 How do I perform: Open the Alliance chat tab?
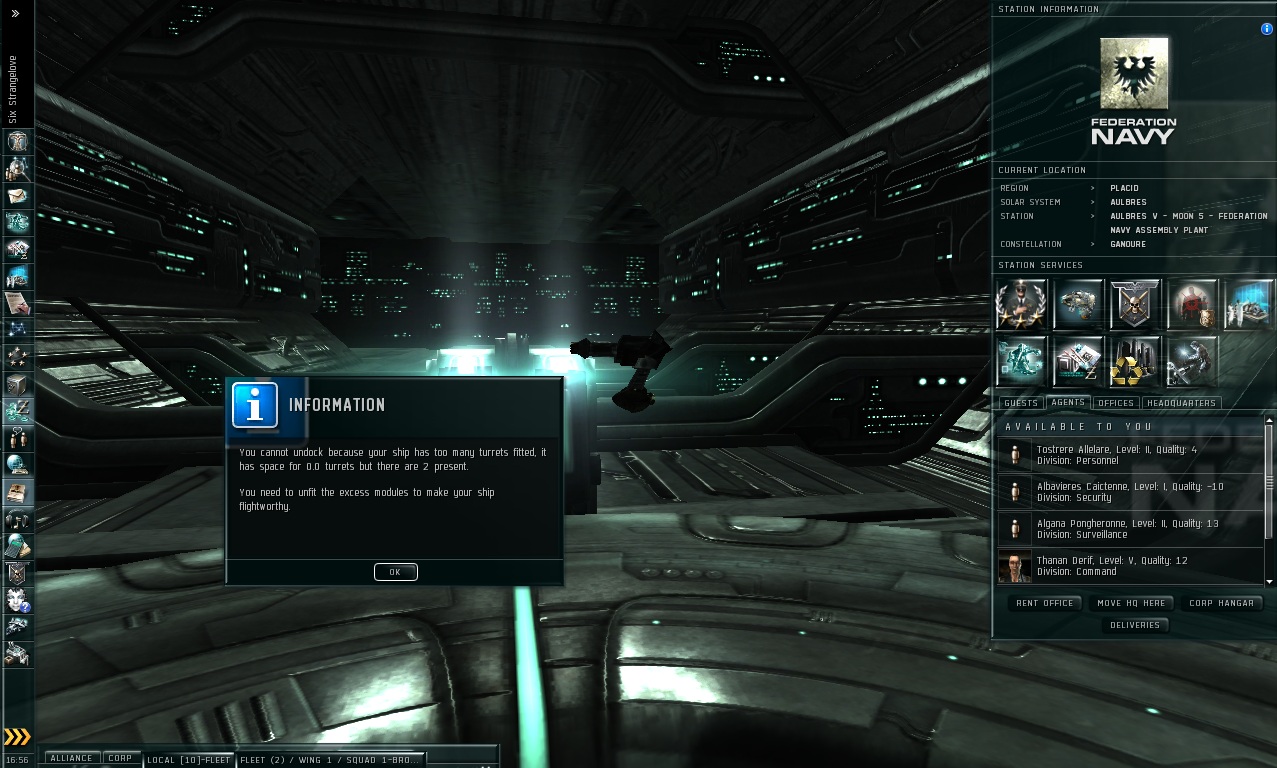pos(71,758)
